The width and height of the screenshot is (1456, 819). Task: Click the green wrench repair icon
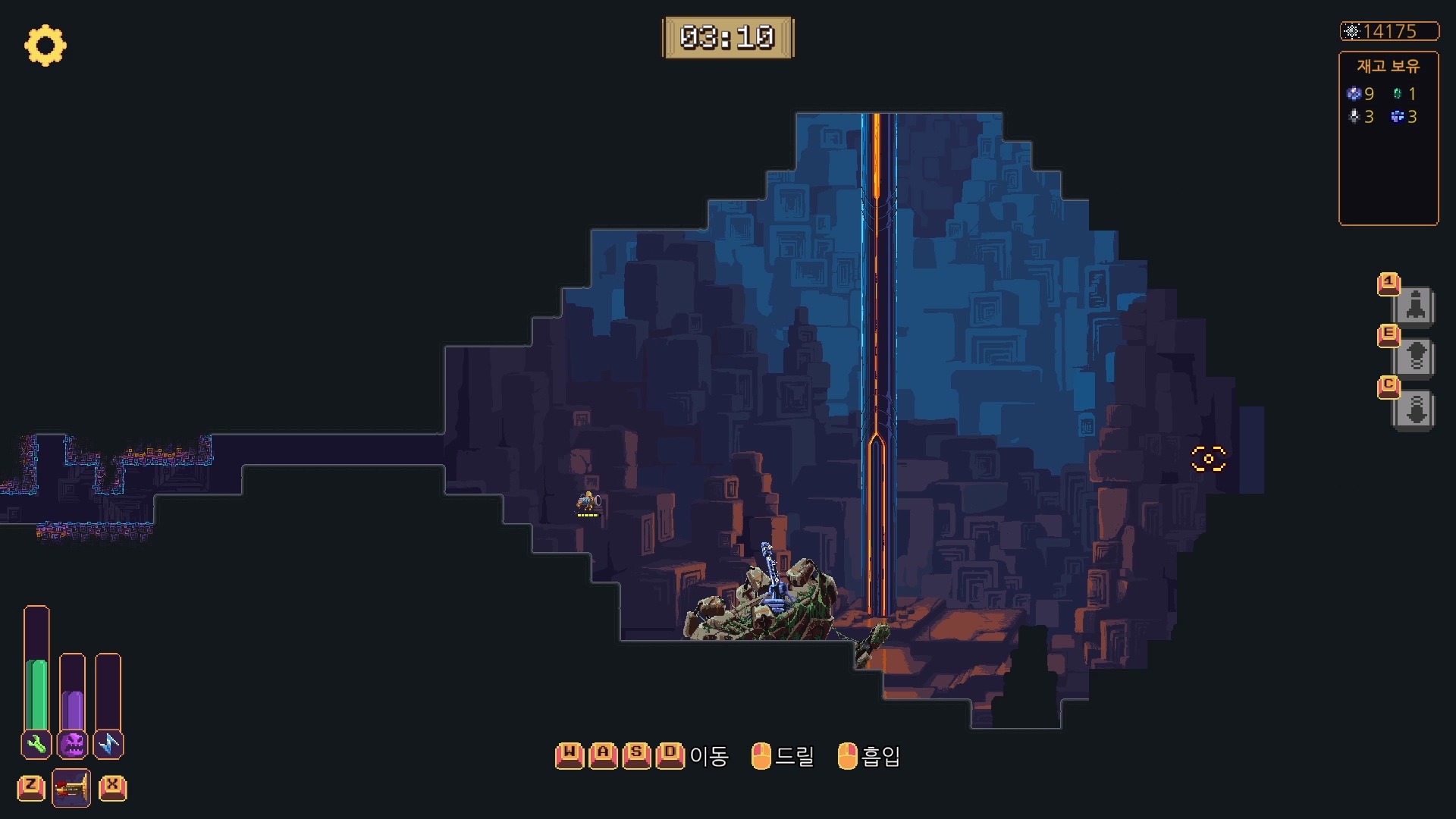pos(36,744)
